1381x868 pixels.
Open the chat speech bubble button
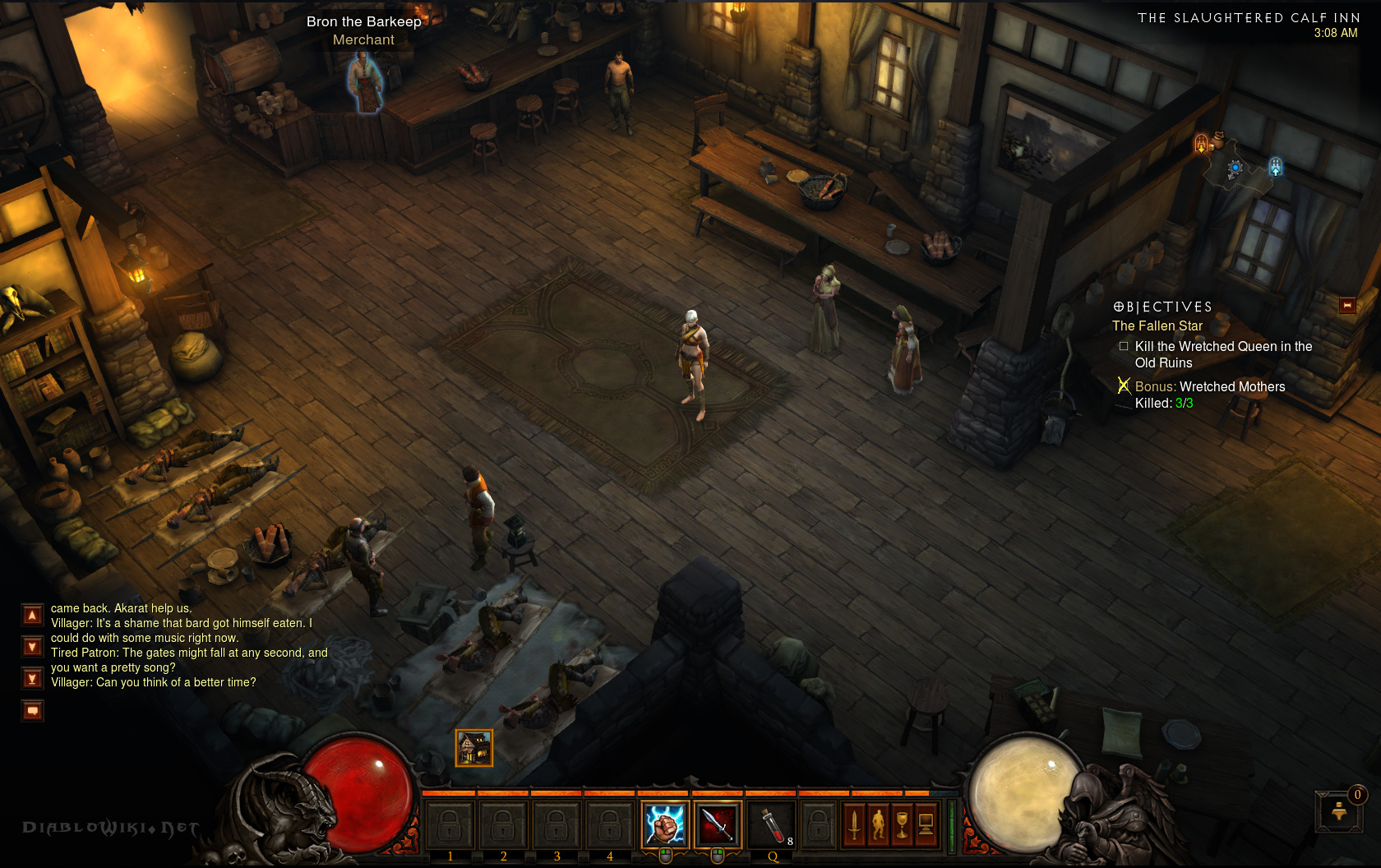tap(32, 710)
